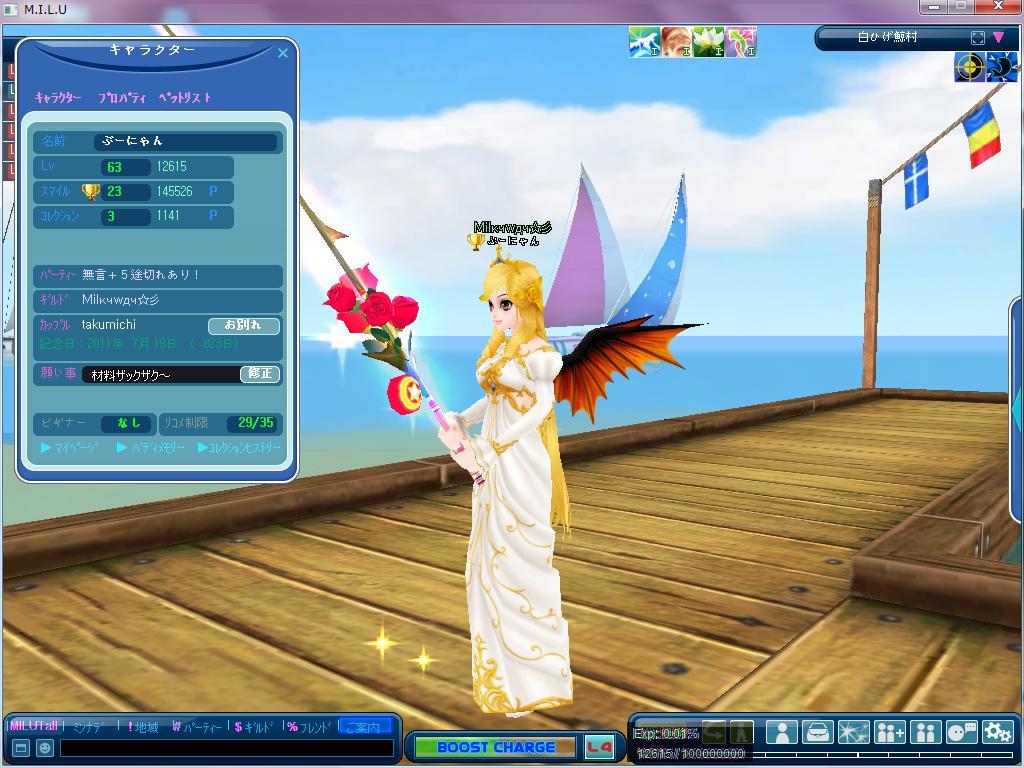Image resolution: width=1024 pixels, height=768 pixels.
Task: Click the お別れ couple breakup button
Action: coord(243,325)
